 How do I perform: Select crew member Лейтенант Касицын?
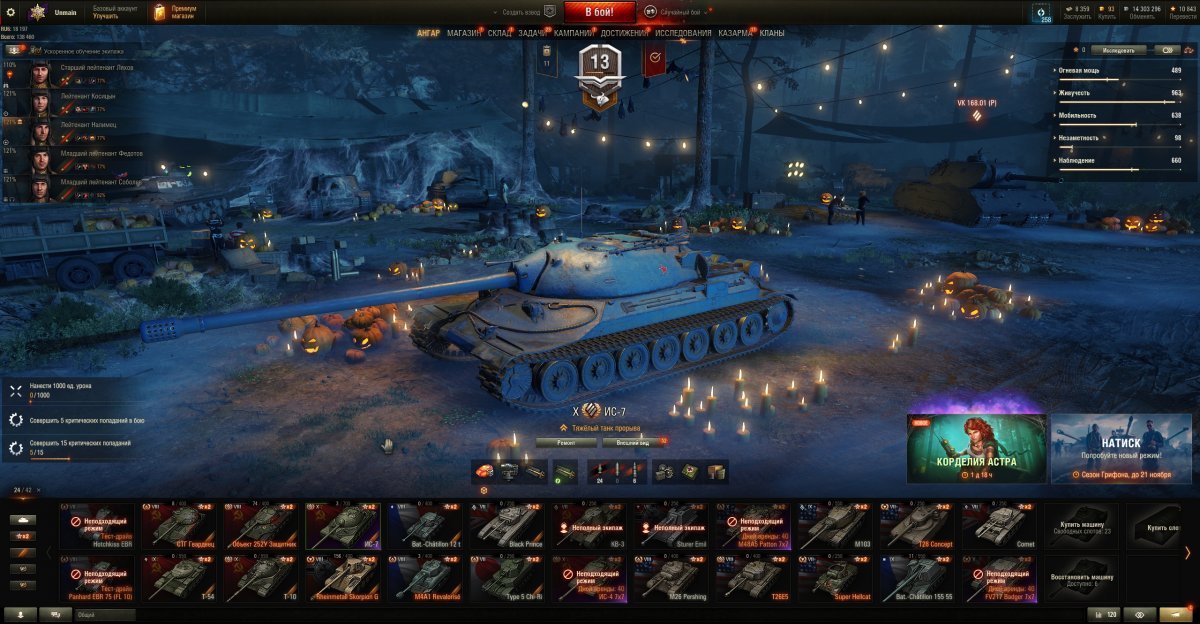[88, 97]
